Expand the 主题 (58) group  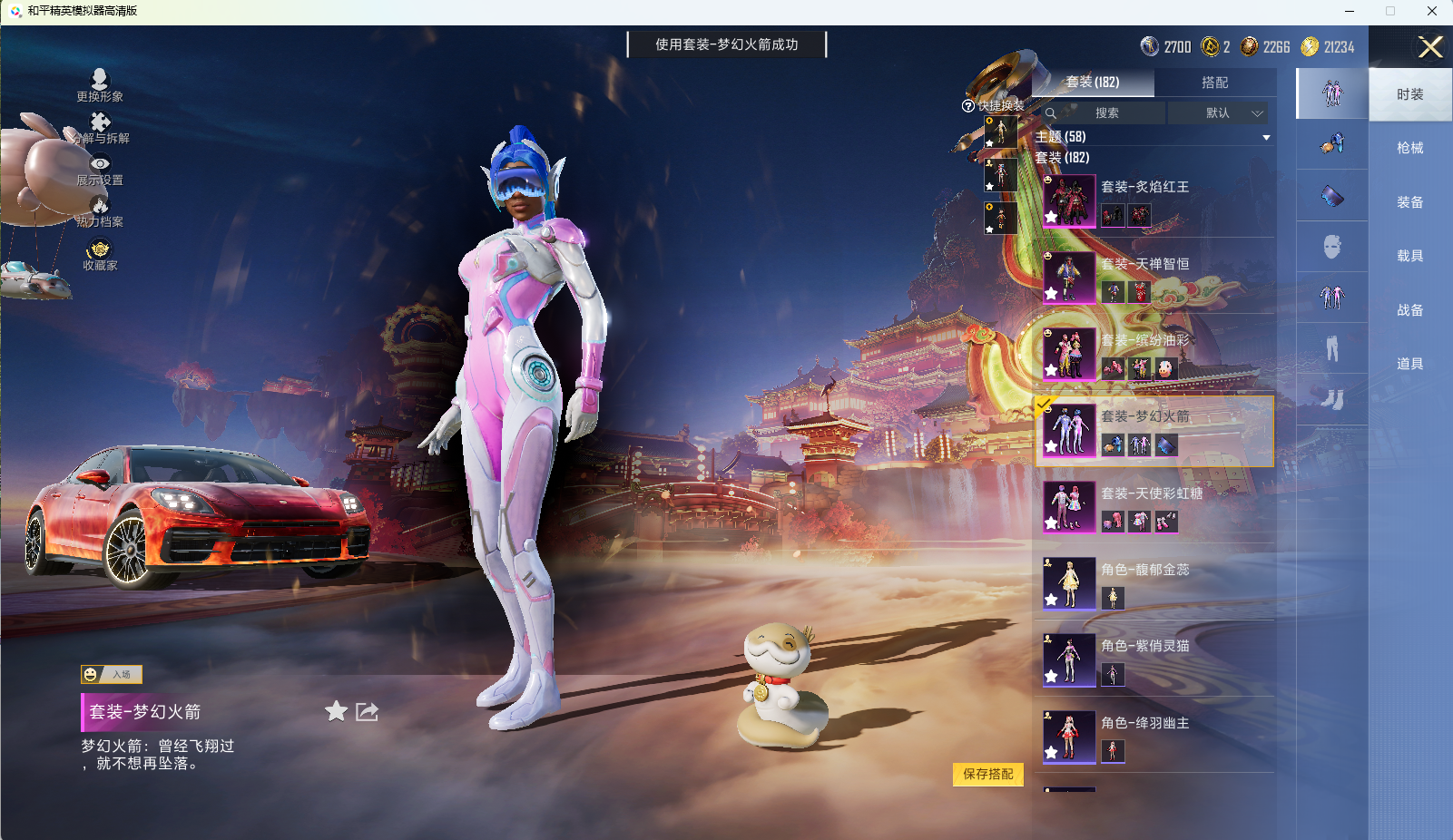pyautogui.click(x=1153, y=137)
